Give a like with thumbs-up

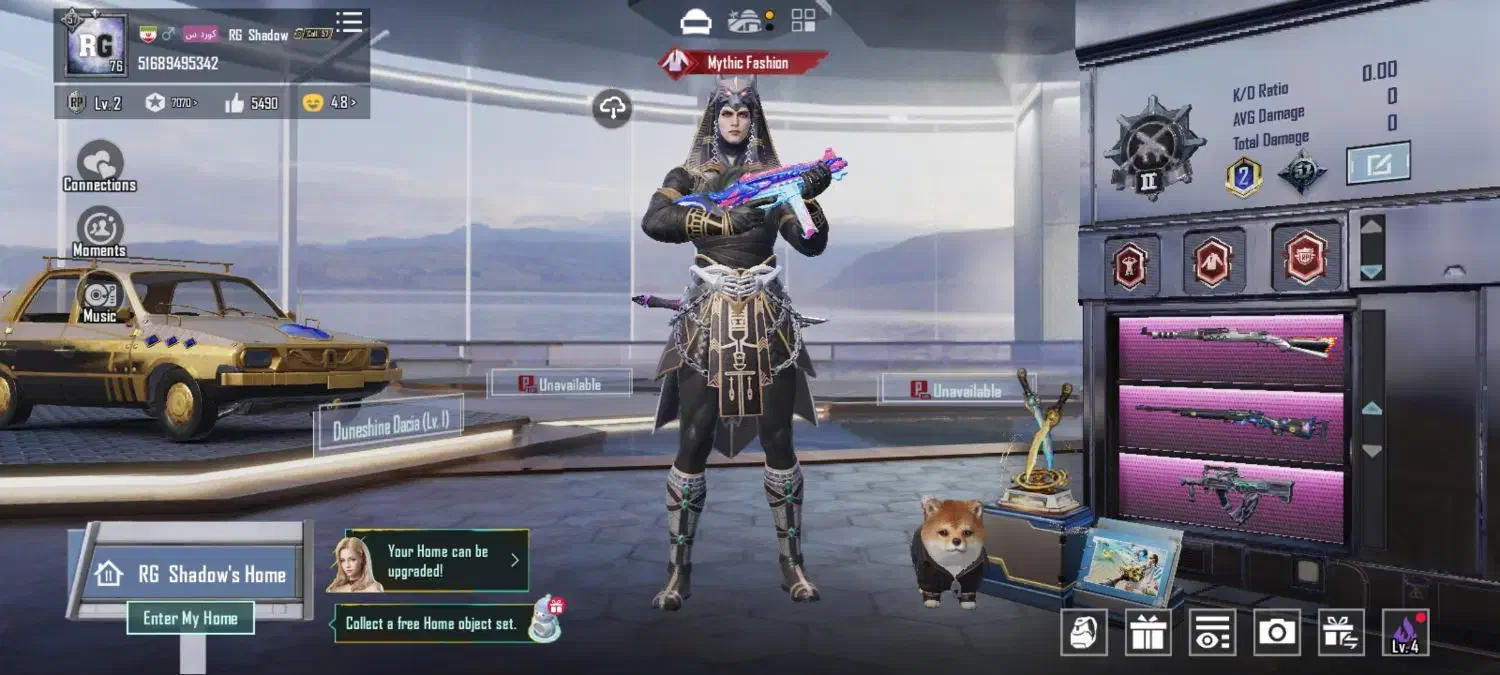pyautogui.click(x=235, y=102)
